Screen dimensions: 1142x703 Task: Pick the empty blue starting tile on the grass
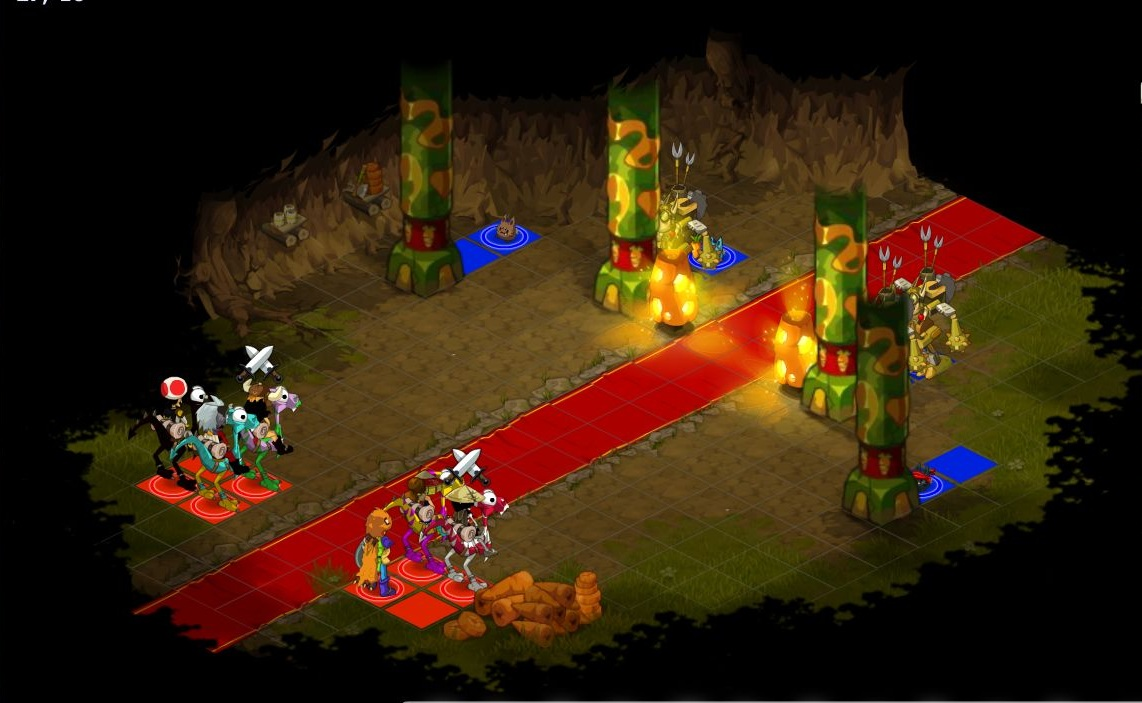(x=960, y=463)
